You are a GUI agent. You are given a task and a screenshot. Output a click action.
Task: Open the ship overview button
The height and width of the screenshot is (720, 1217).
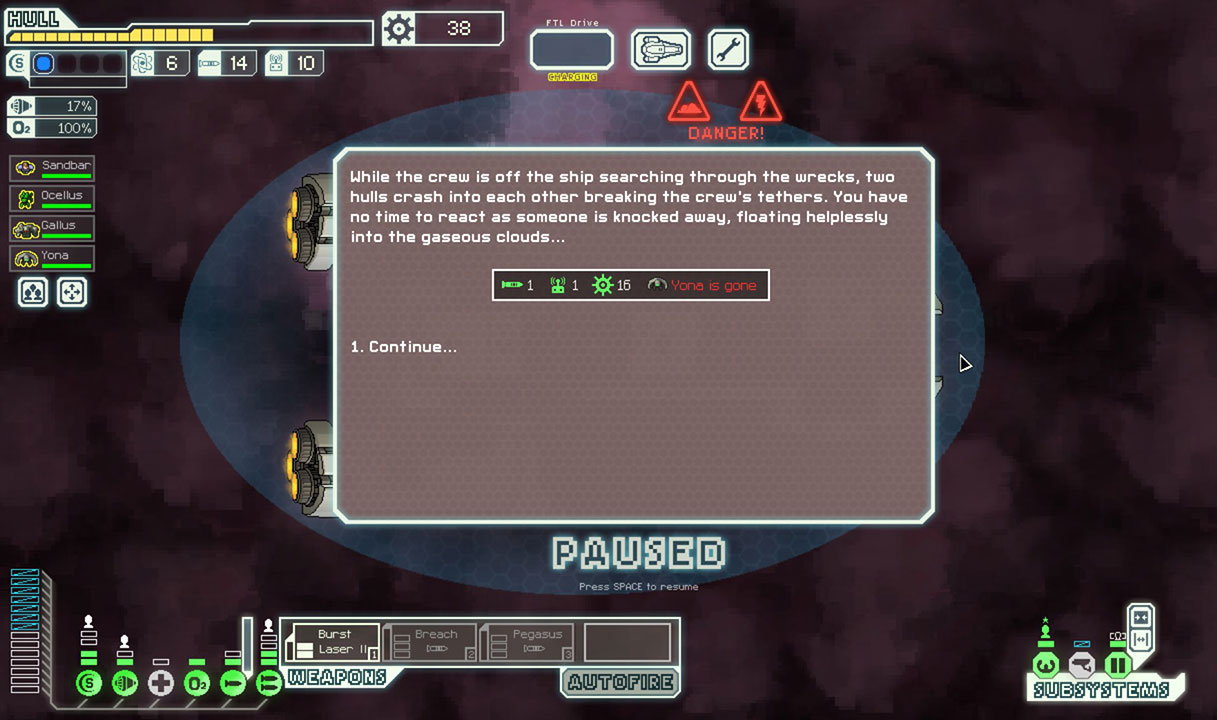click(661, 50)
